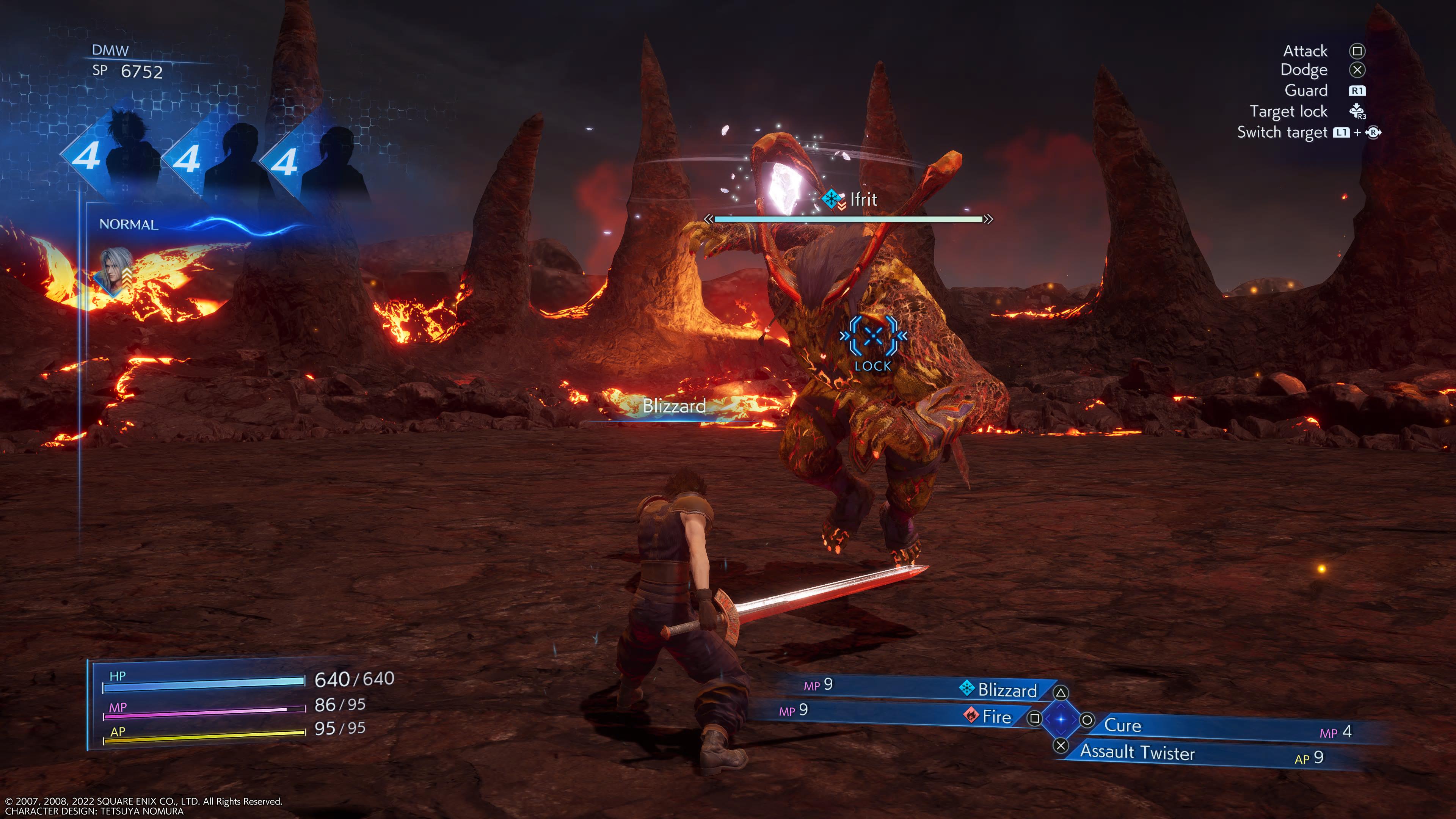Select the first DMW reel showing 4

pos(86,157)
